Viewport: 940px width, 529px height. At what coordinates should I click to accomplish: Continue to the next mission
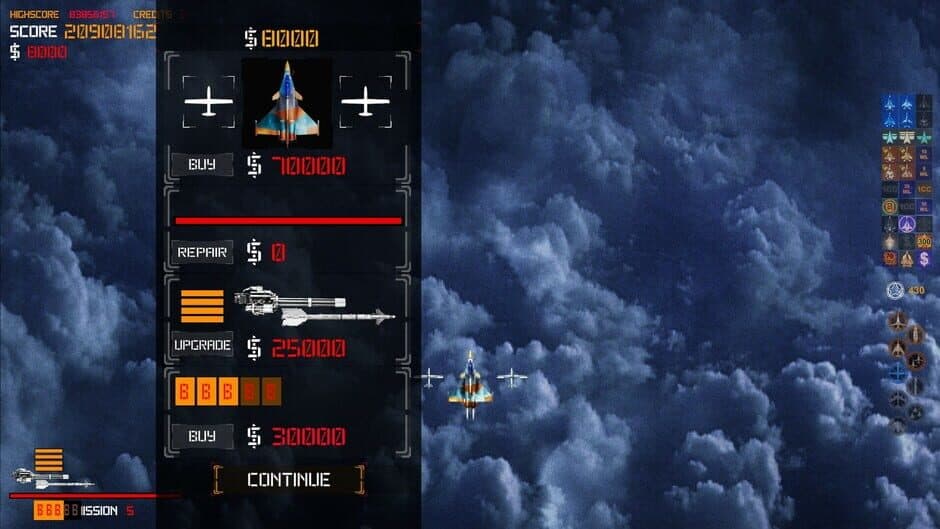point(288,479)
